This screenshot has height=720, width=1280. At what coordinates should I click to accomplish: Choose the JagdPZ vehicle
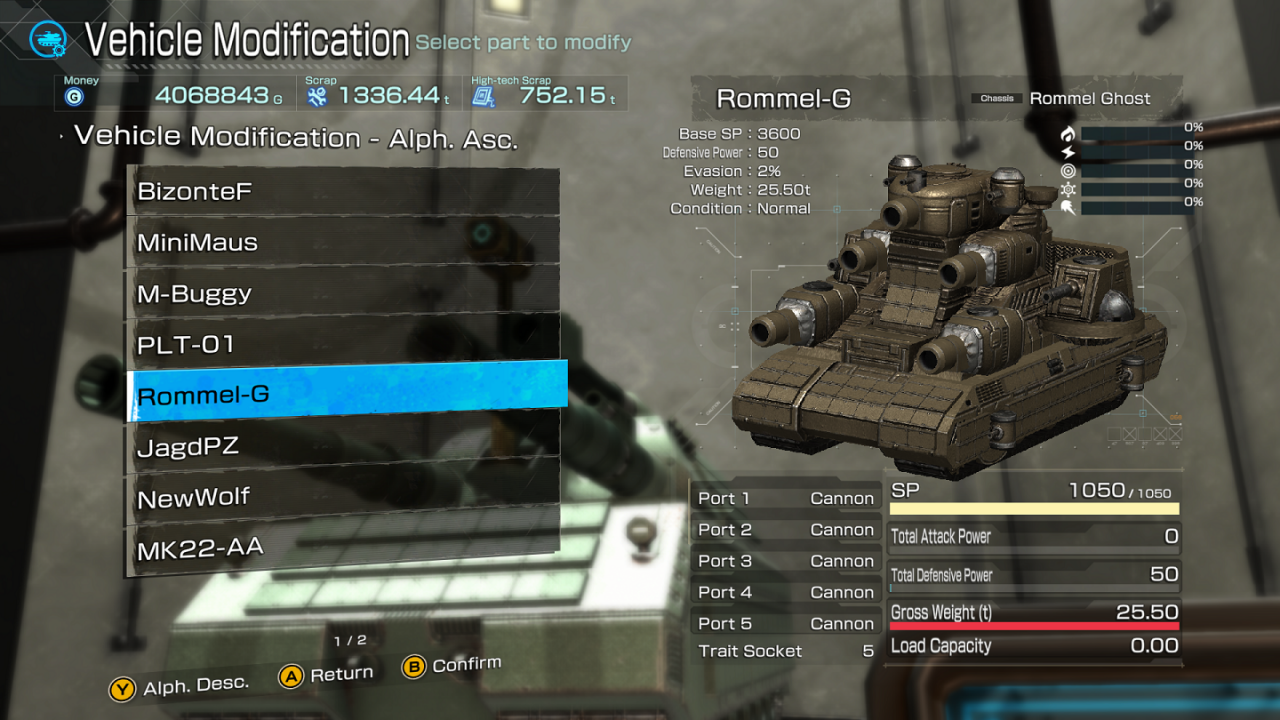point(342,446)
